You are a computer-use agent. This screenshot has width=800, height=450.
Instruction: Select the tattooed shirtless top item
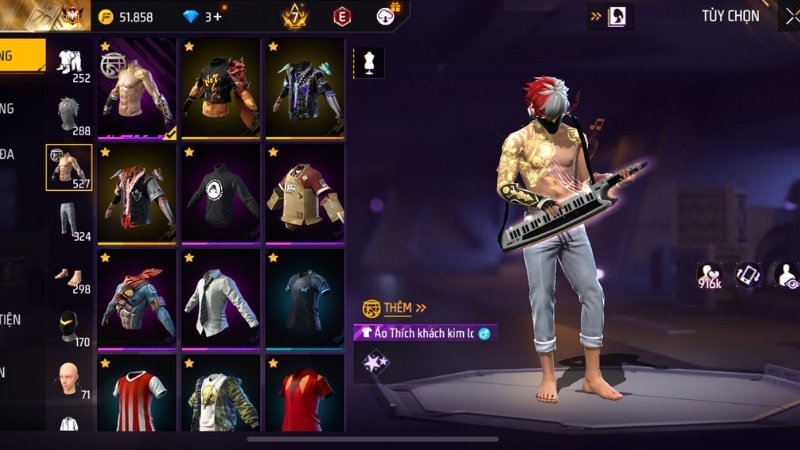[137, 88]
